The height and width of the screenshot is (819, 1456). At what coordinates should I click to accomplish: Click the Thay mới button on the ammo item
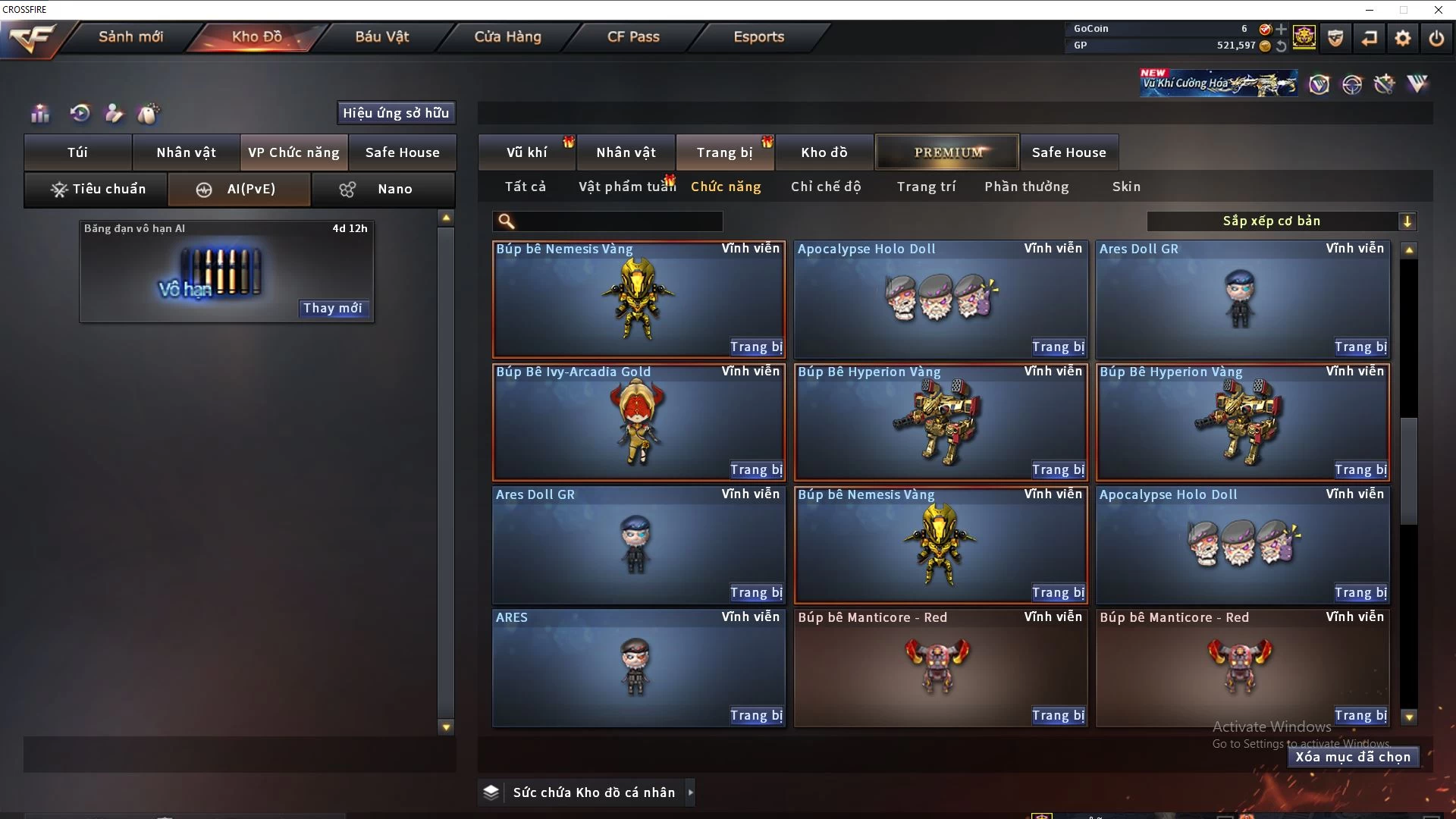pyautogui.click(x=332, y=308)
